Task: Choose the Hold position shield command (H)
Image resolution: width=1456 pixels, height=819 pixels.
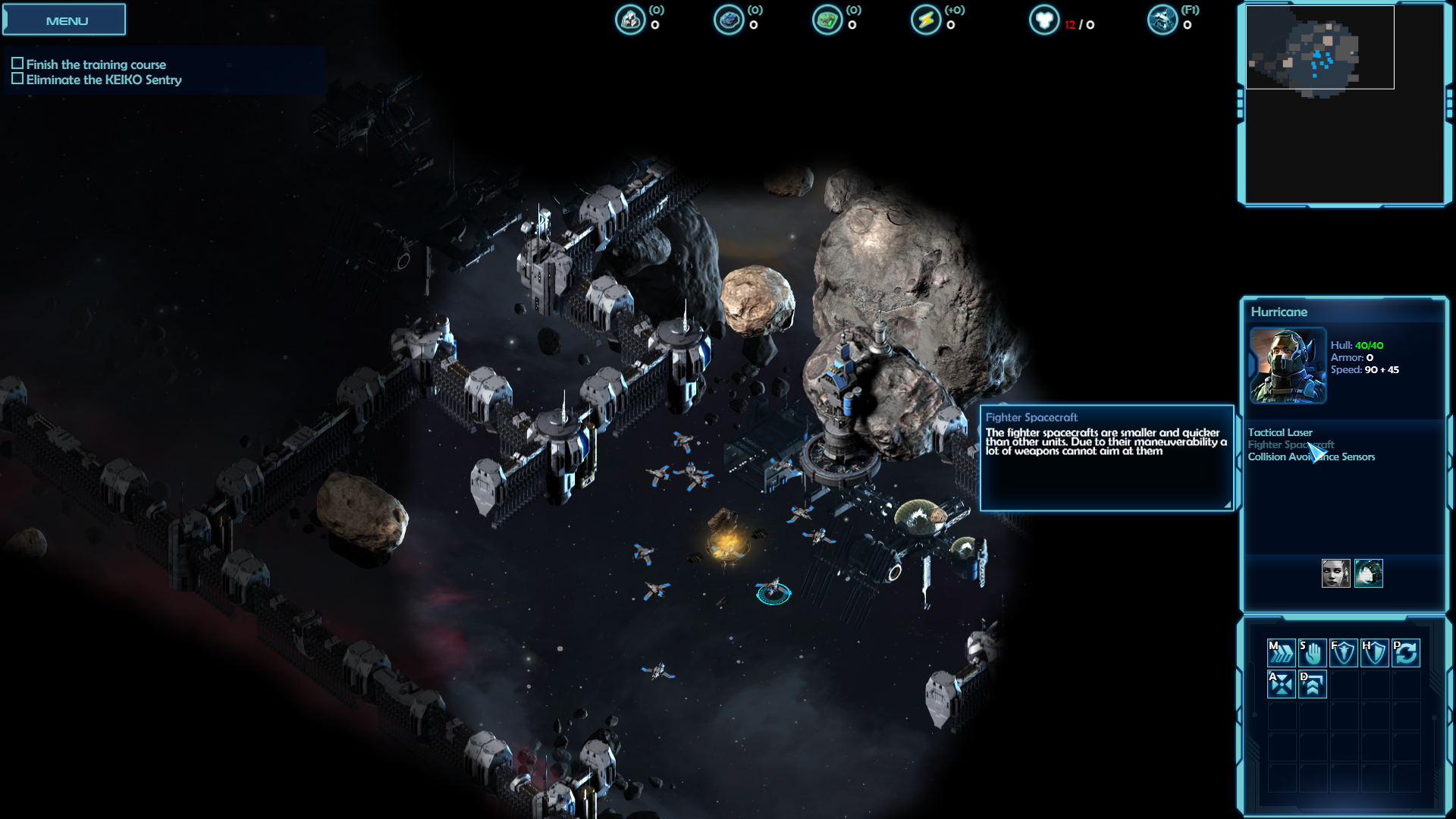Action: tap(1374, 652)
